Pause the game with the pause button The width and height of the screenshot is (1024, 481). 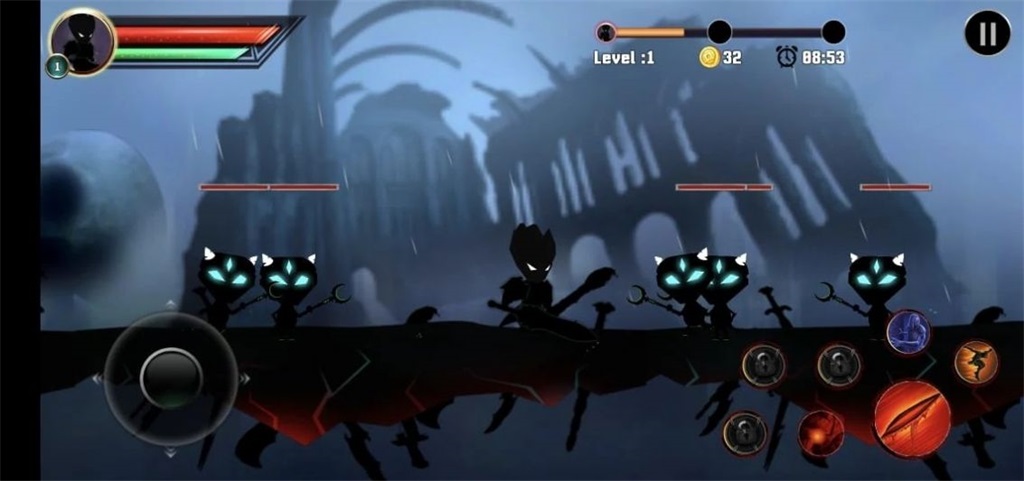986,34
